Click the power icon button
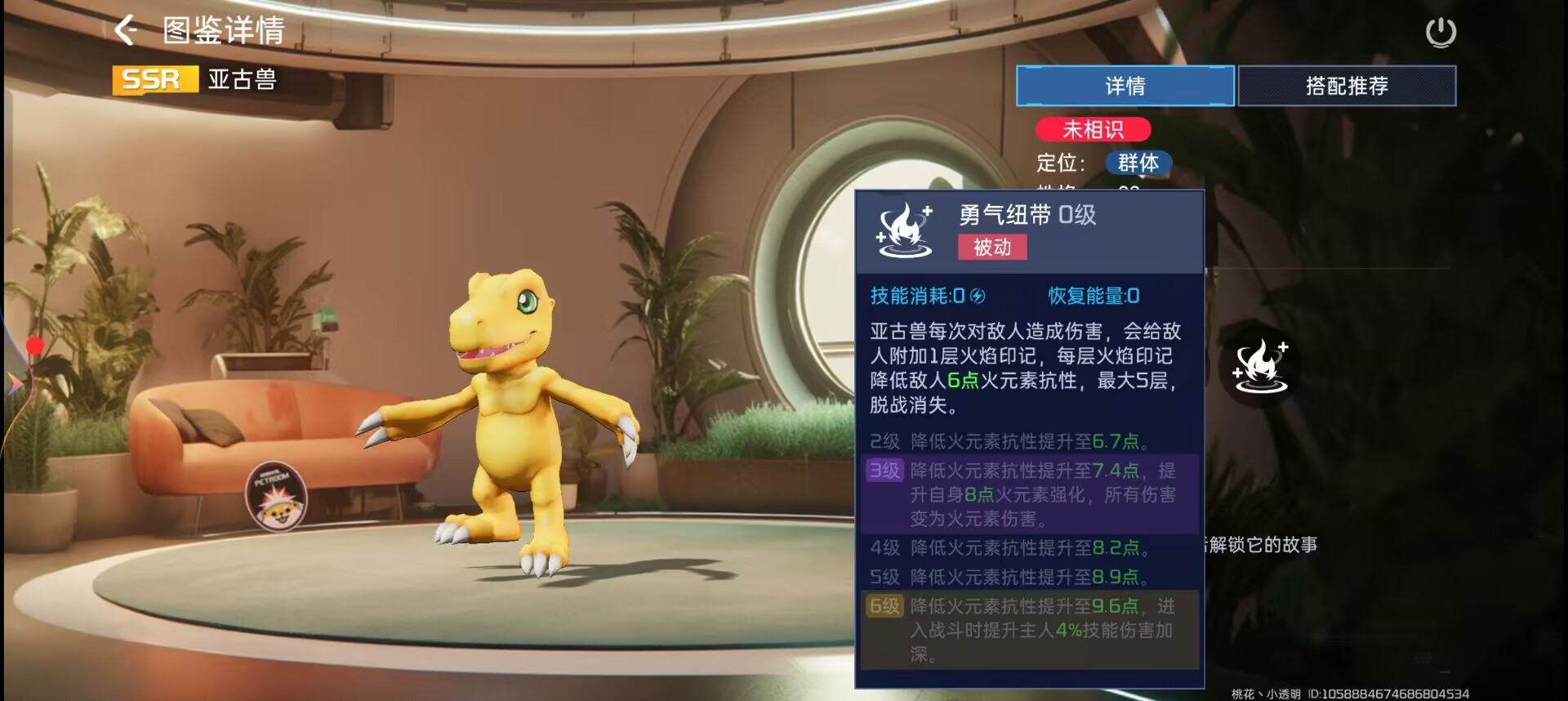The height and width of the screenshot is (701, 1568). [1441, 33]
